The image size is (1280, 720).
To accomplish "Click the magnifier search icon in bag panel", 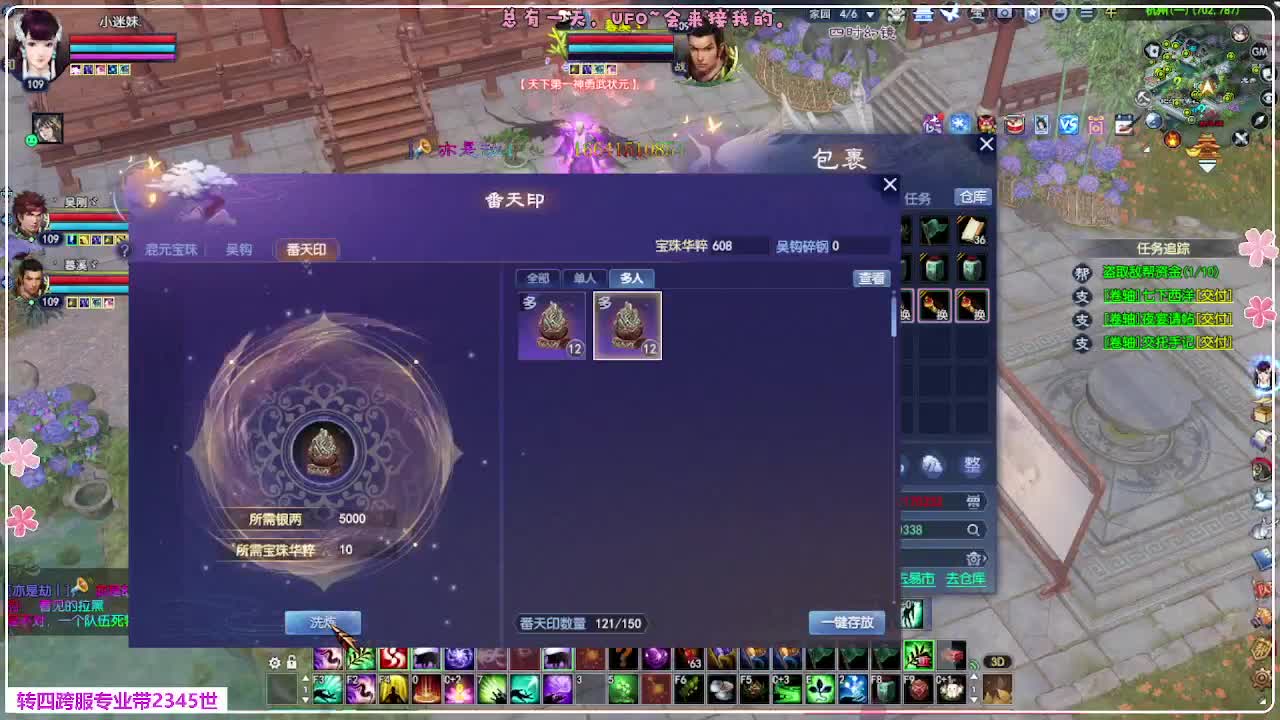I will click(x=973, y=530).
